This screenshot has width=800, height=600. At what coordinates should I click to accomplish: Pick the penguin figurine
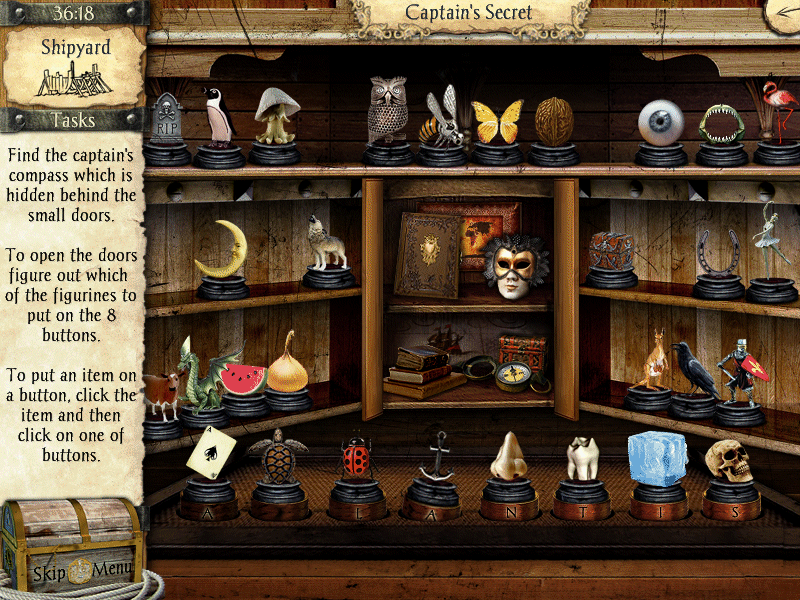click(x=217, y=116)
